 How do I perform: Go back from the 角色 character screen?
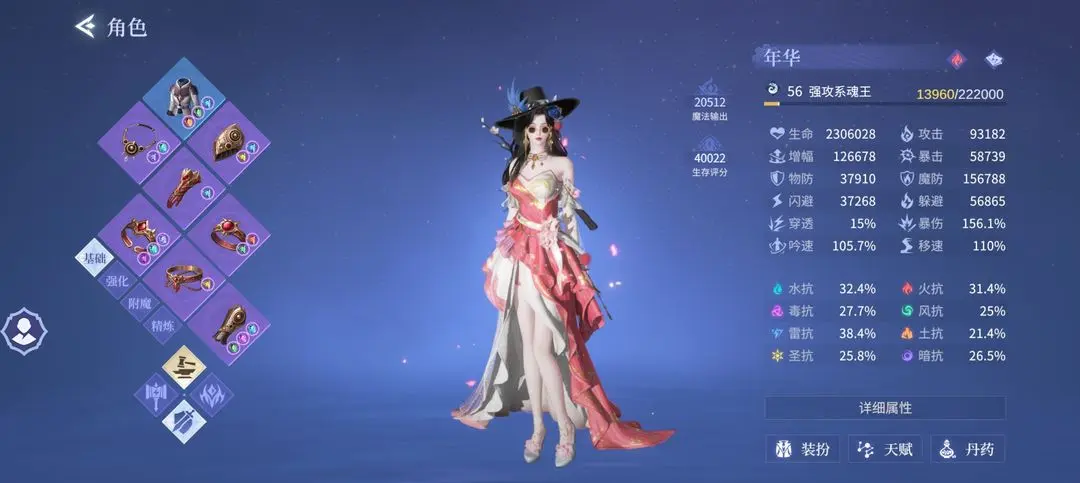pos(87,27)
